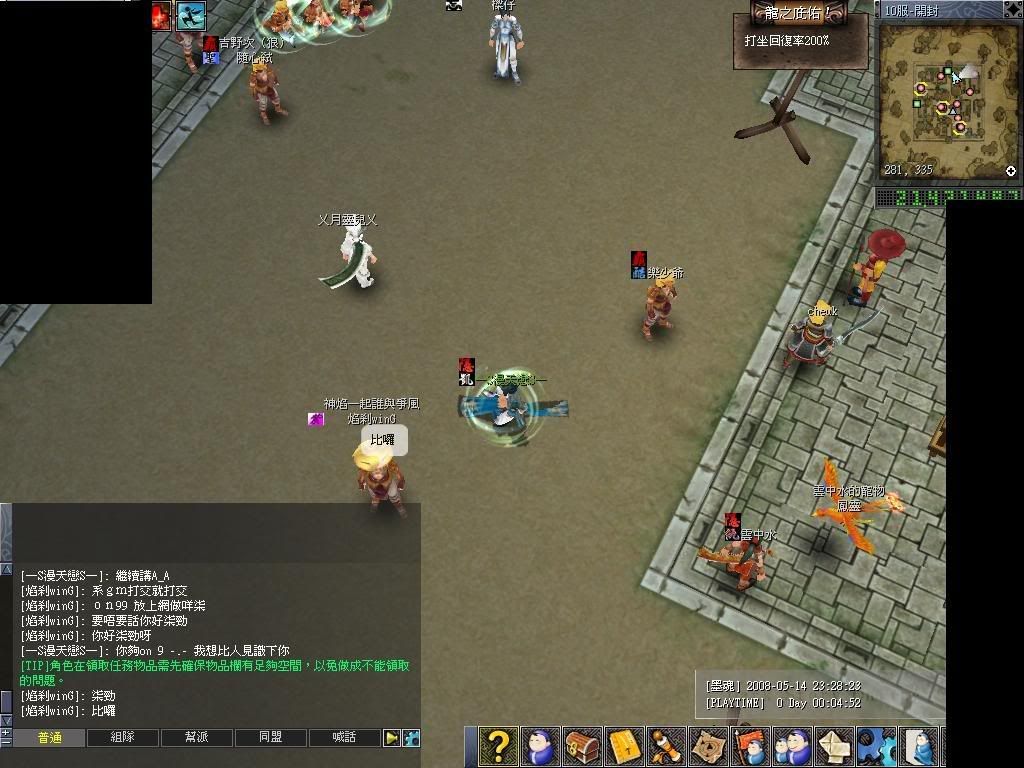Choose the 同盟 chat tab
Viewport: 1024px width, 768px height.
click(x=270, y=738)
